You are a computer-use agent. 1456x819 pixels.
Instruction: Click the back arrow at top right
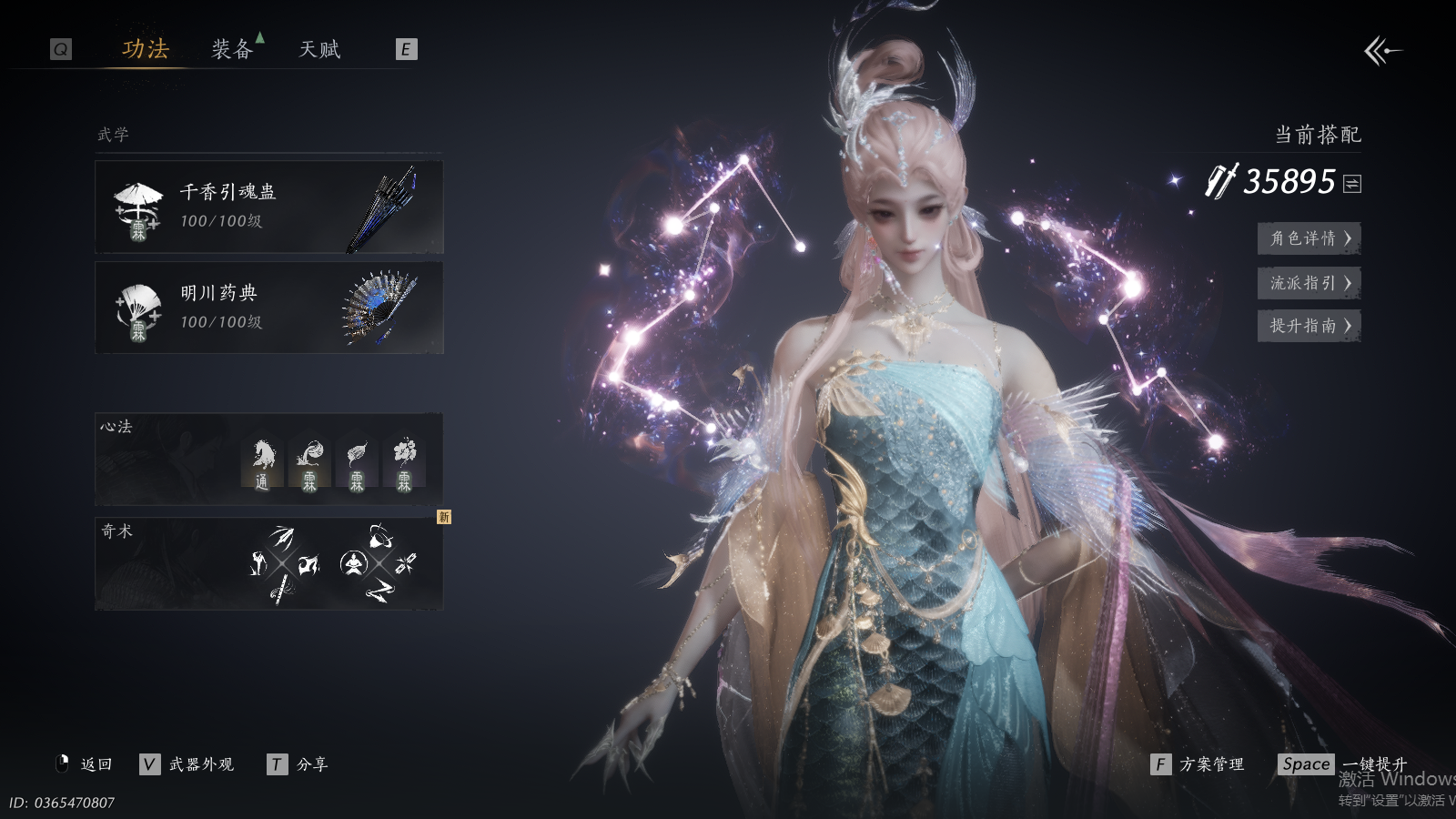tap(1382, 51)
